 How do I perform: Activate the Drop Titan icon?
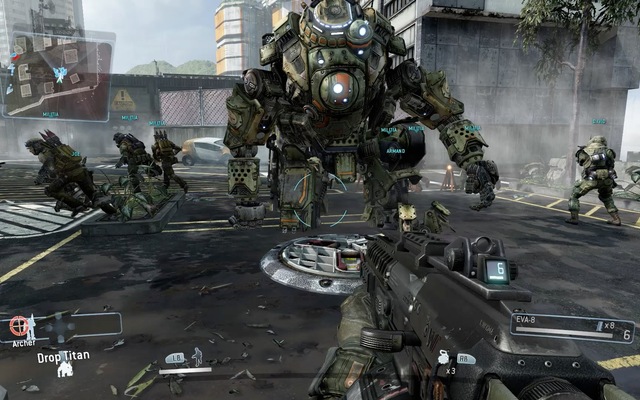pos(65,368)
